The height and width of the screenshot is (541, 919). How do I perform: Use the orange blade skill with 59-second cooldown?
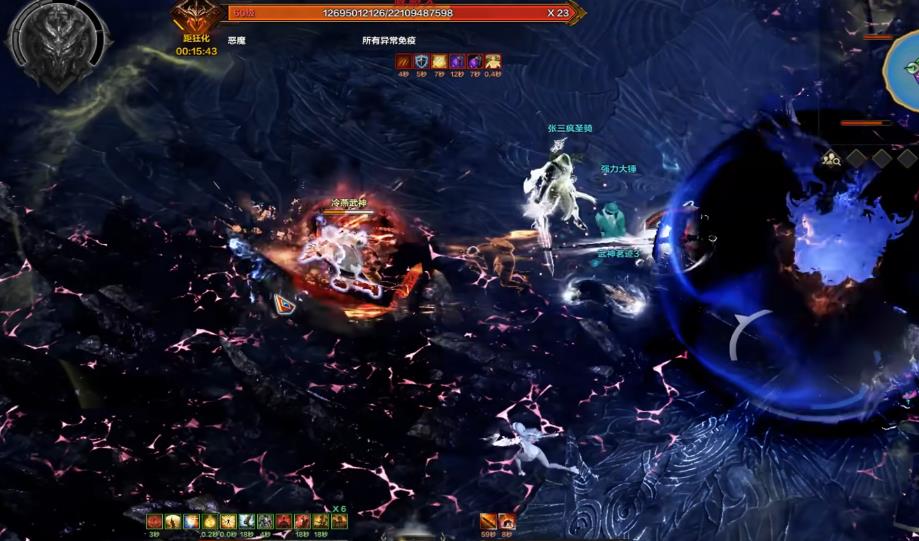click(x=488, y=521)
